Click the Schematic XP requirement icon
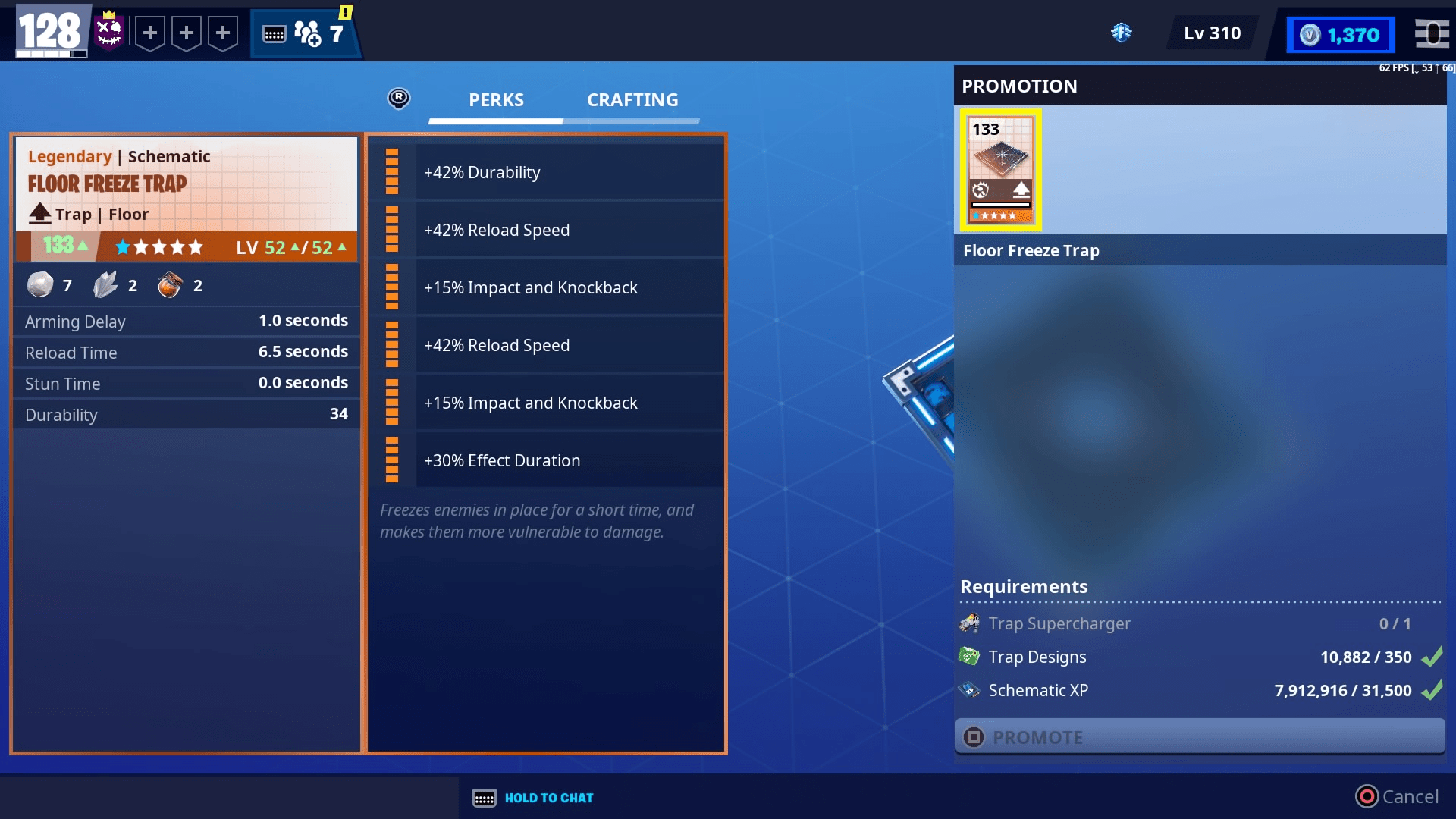Image resolution: width=1456 pixels, height=819 pixels. (968, 689)
